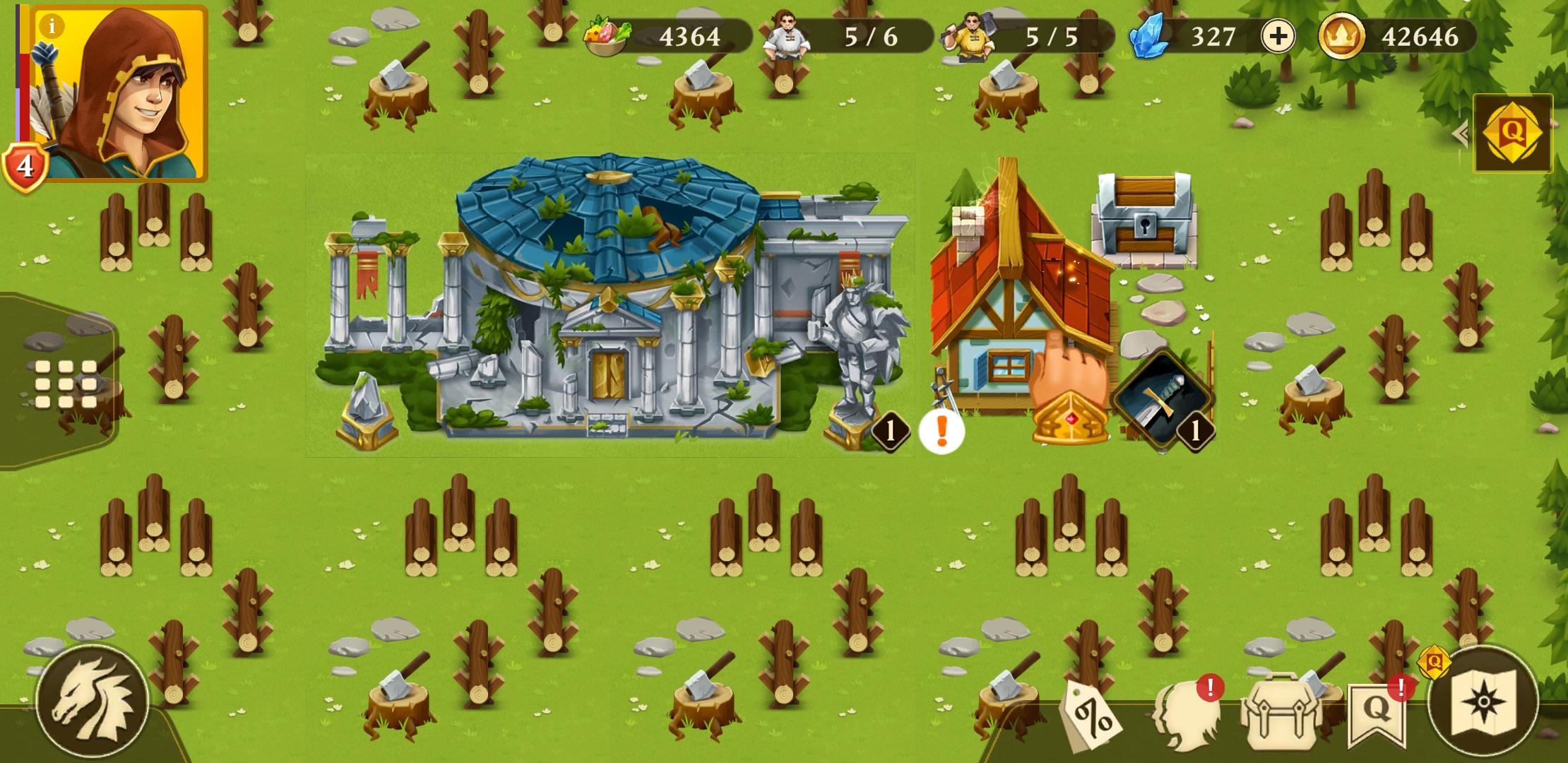1568x763 pixels.
Task: Open the info icon on the player portrait
Action: tap(51, 25)
